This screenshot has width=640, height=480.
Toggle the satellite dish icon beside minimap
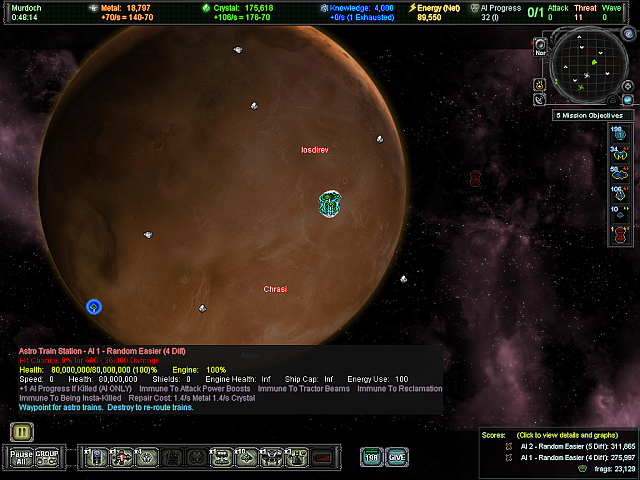(x=541, y=99)
